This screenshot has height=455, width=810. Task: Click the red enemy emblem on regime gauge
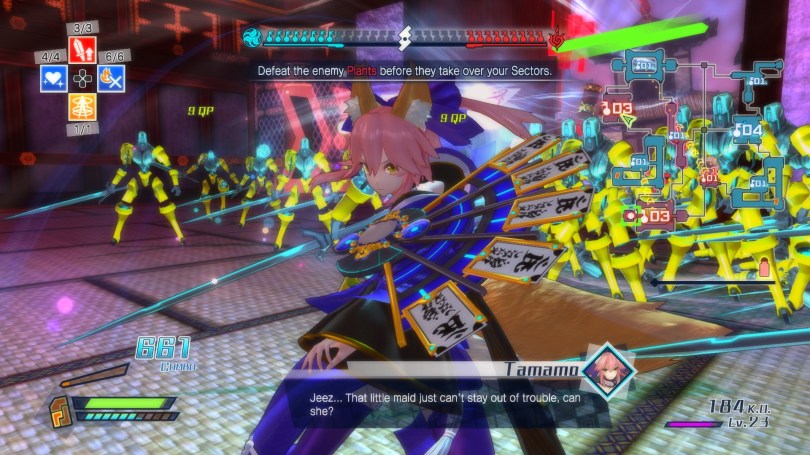[558, 39]
